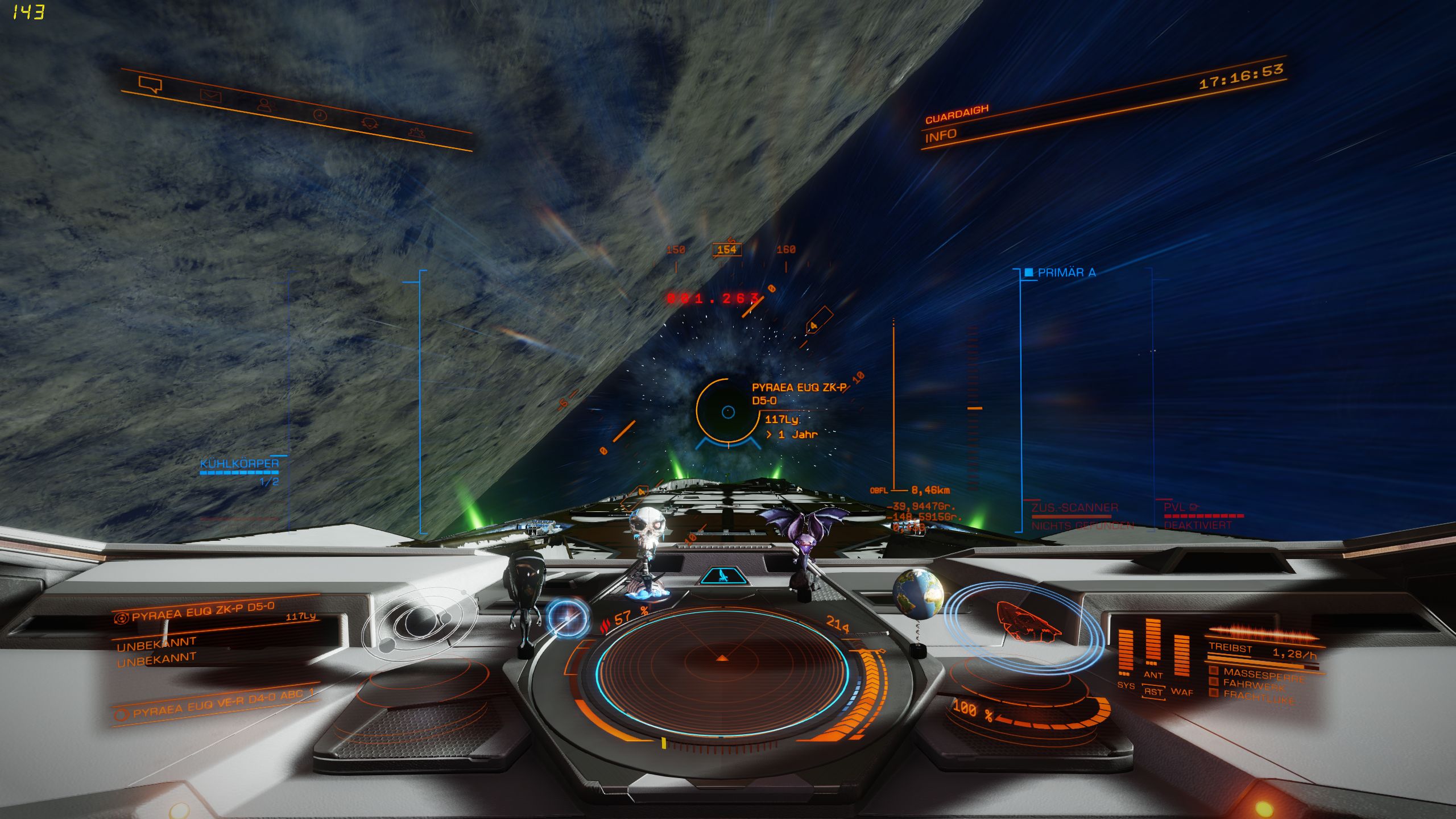
Task: Click the orbit lines system map hologram
Action: point(419,622)
